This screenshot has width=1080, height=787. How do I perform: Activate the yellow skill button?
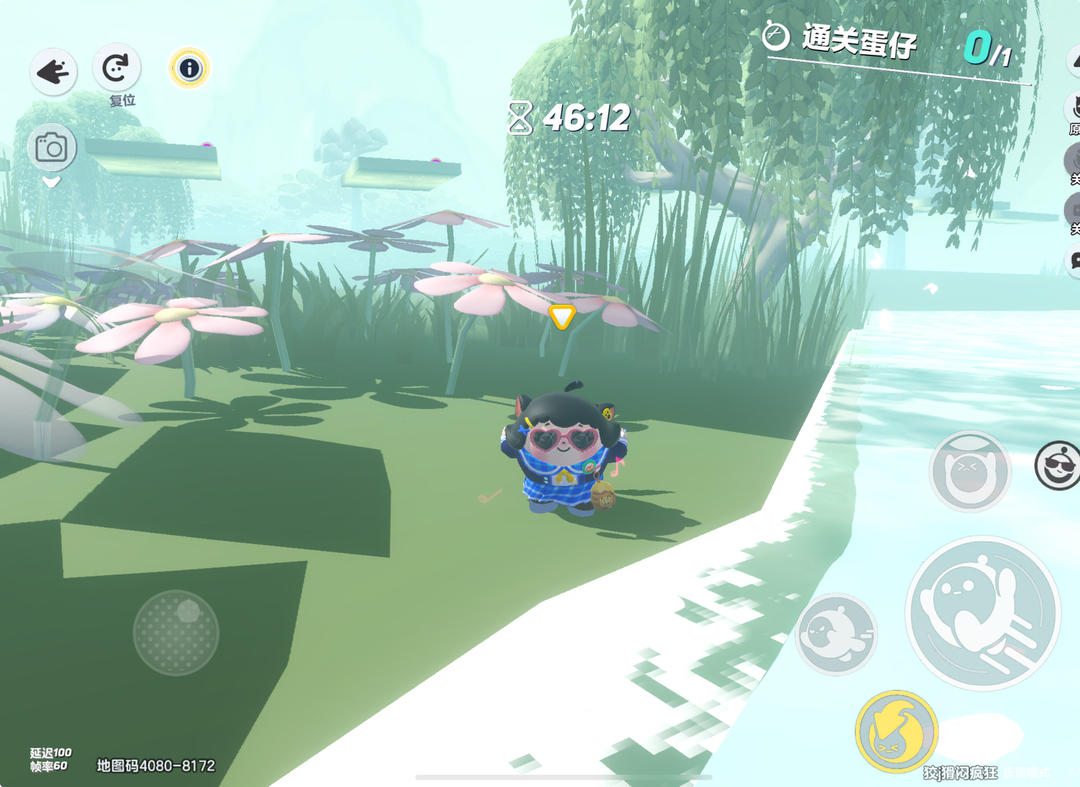tap(896, 732)
